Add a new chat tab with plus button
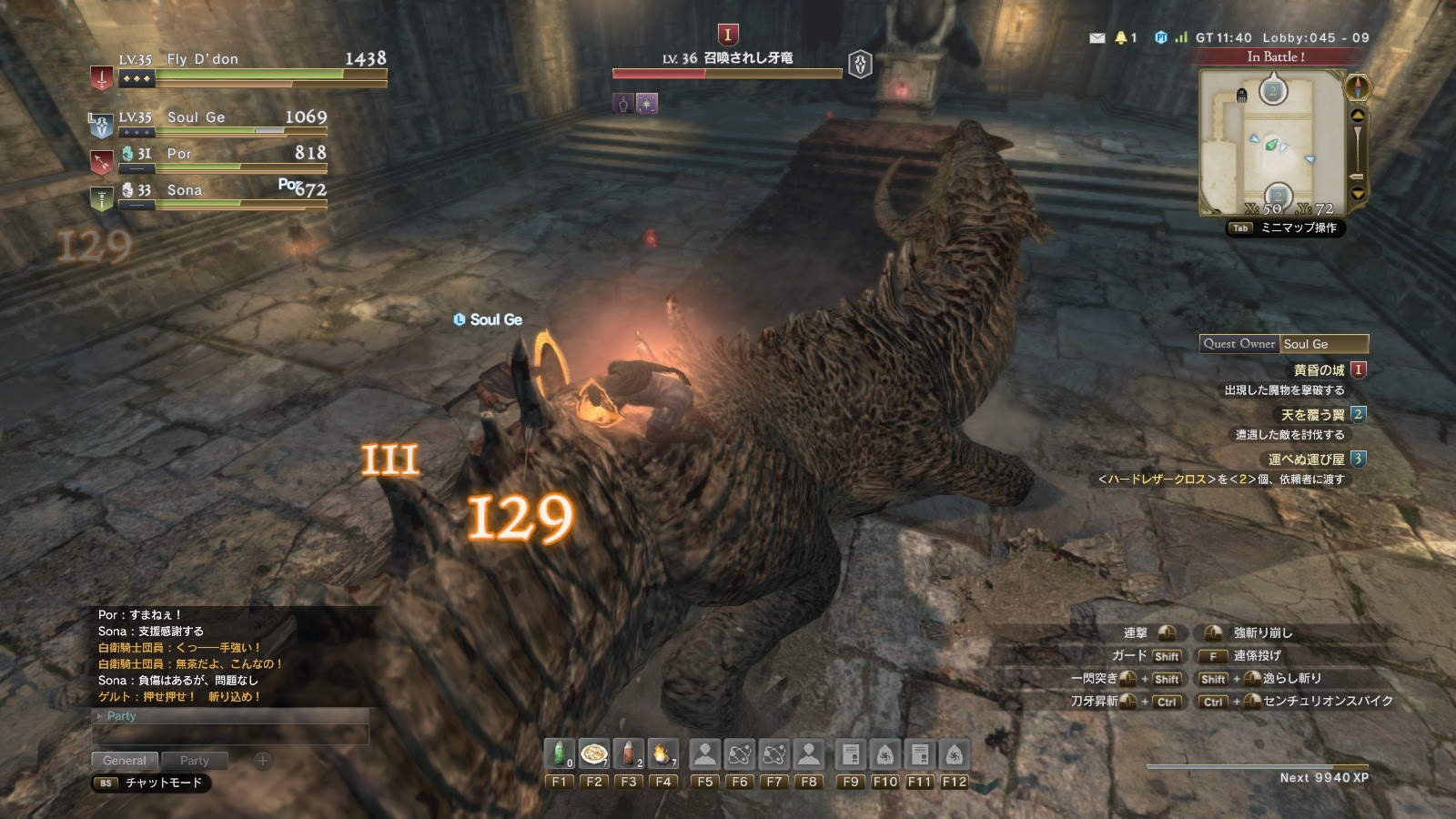1456x819 pixels. 262,760
